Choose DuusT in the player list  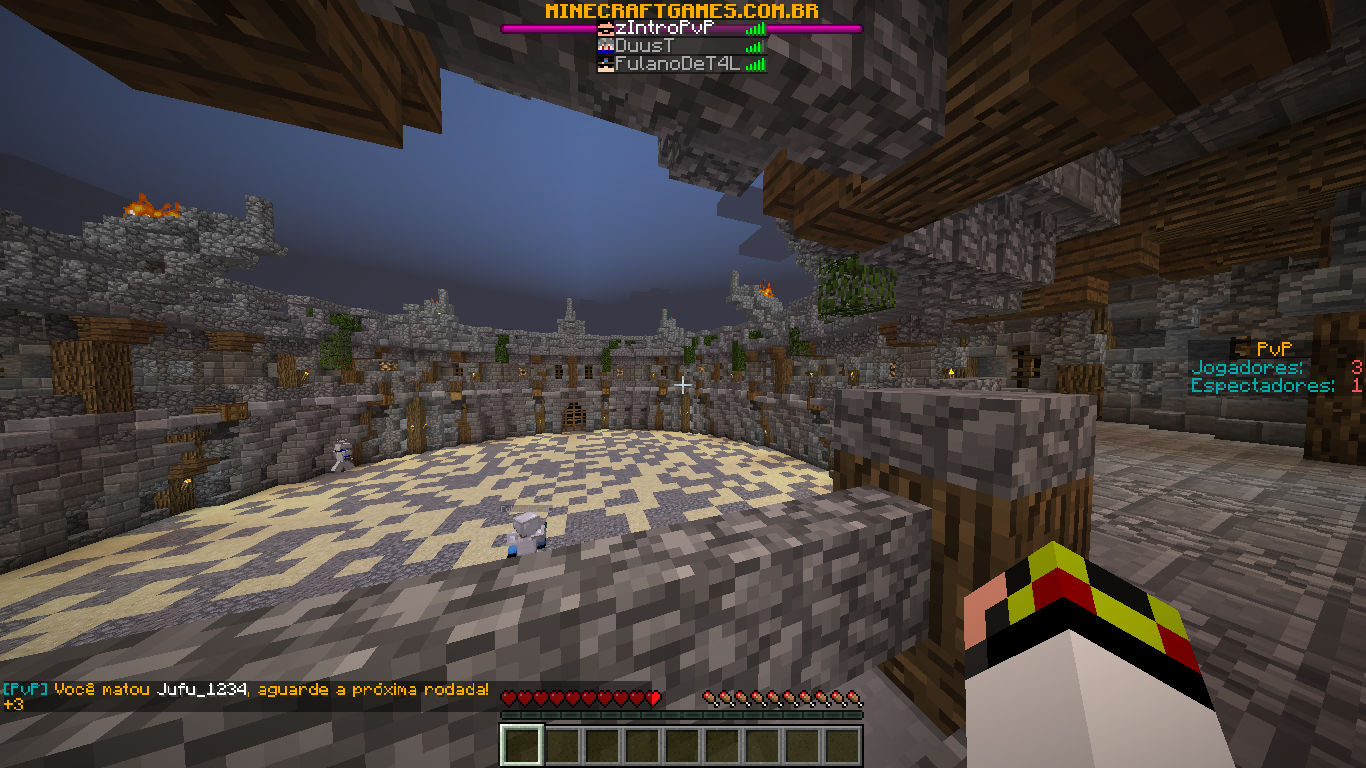[645, 46]
